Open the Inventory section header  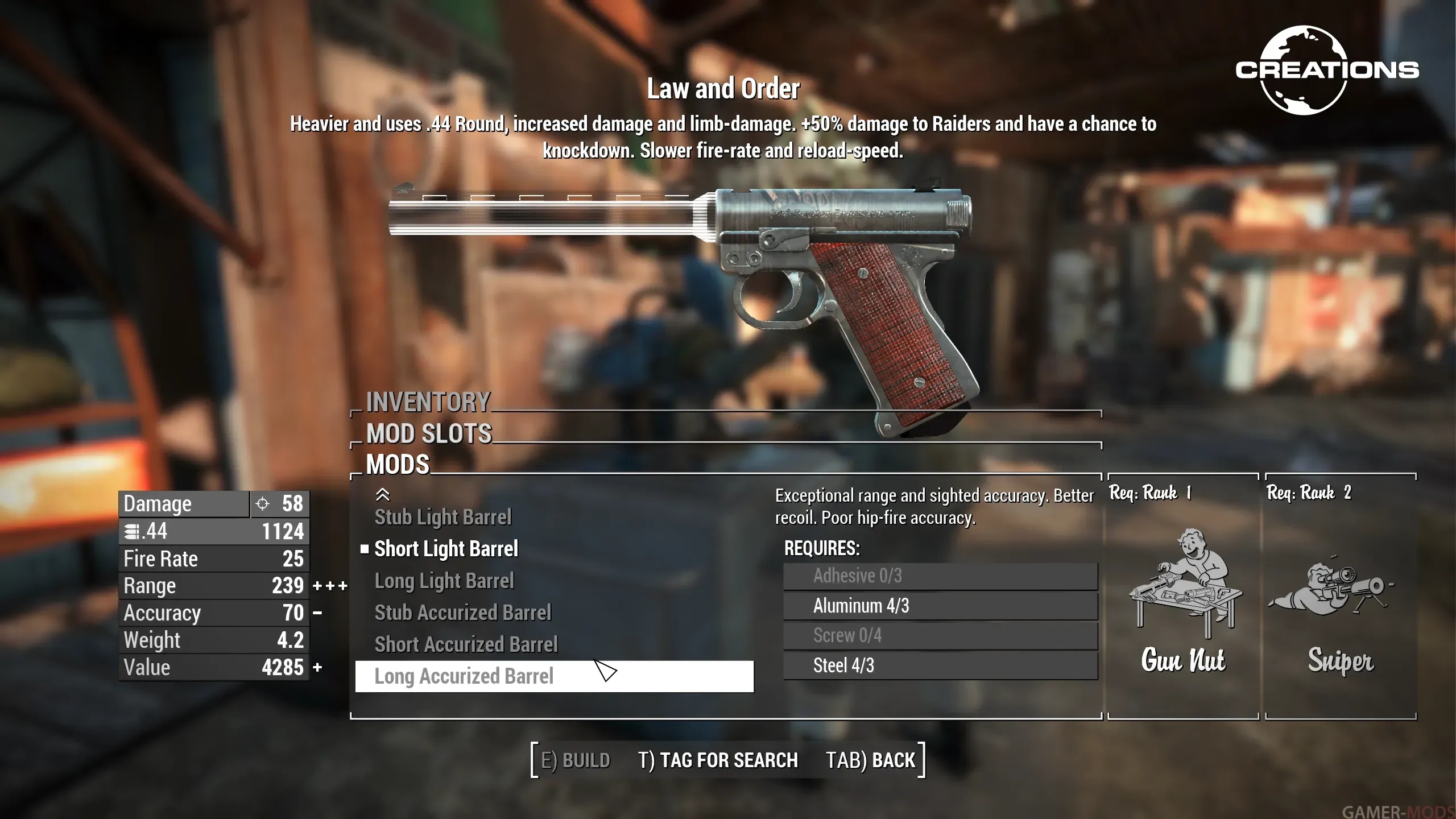pos(428,402)
